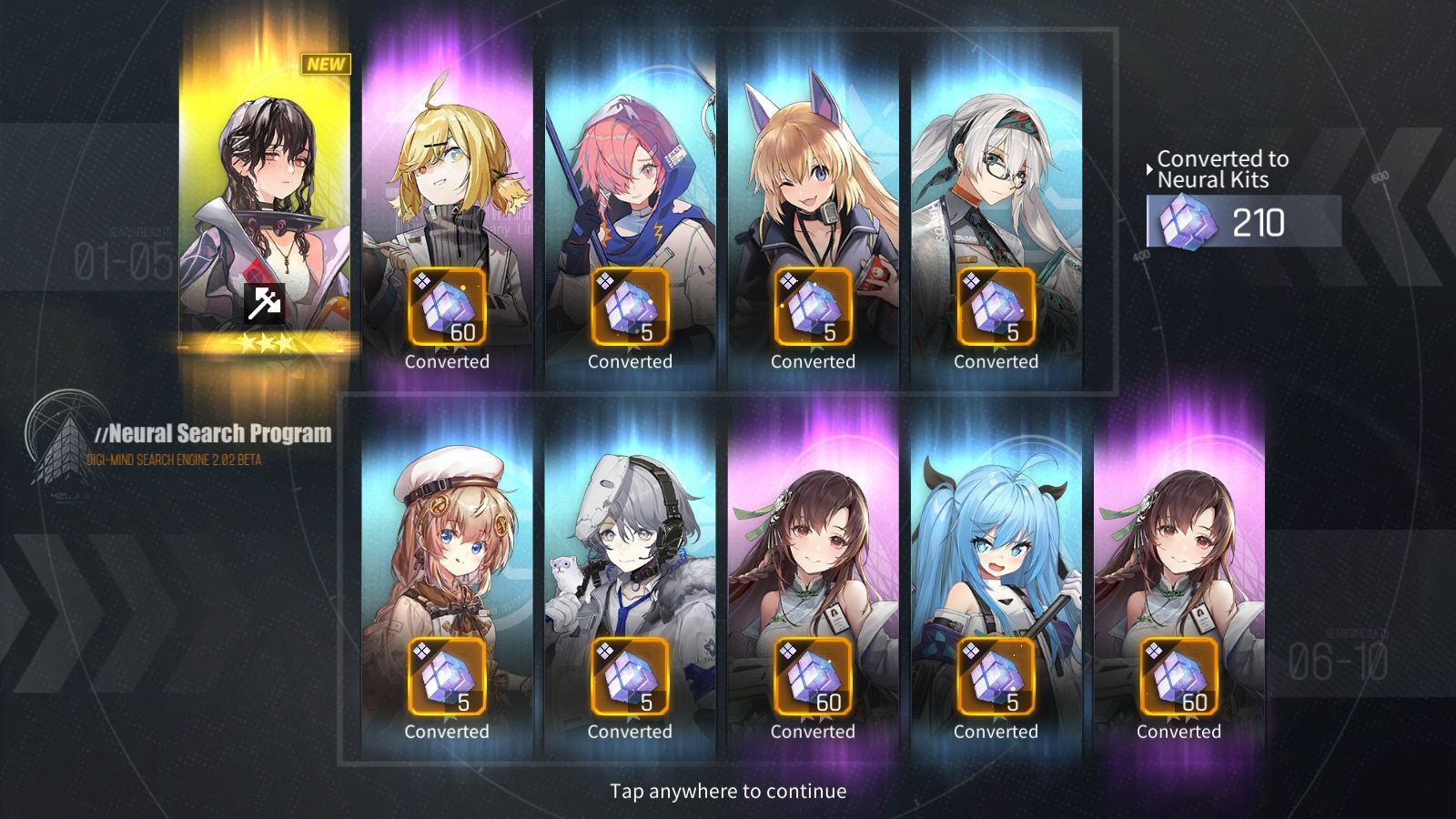1456x819 pixels.
Task: Pick the winking fox-eared blonde card
Action: pyautogui.click(x=813, y=182)
